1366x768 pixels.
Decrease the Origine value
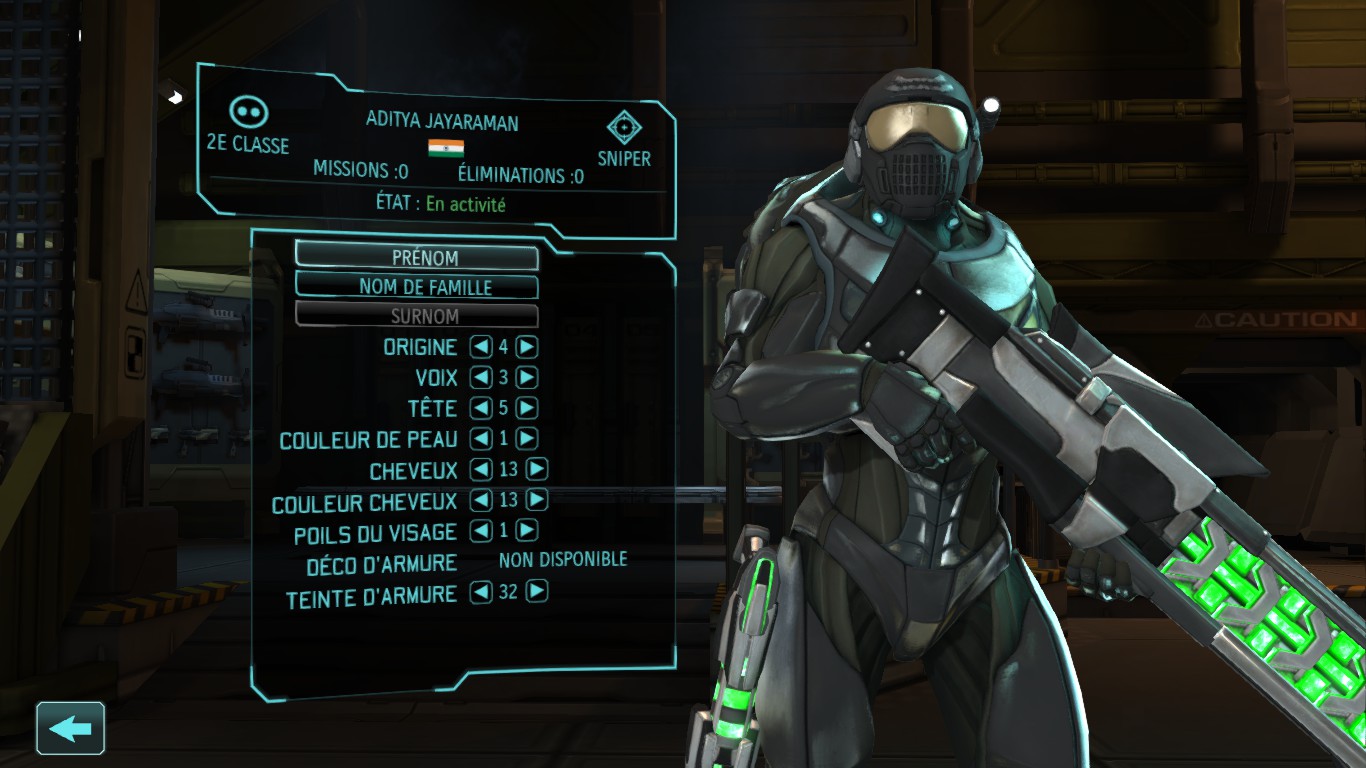481,347
